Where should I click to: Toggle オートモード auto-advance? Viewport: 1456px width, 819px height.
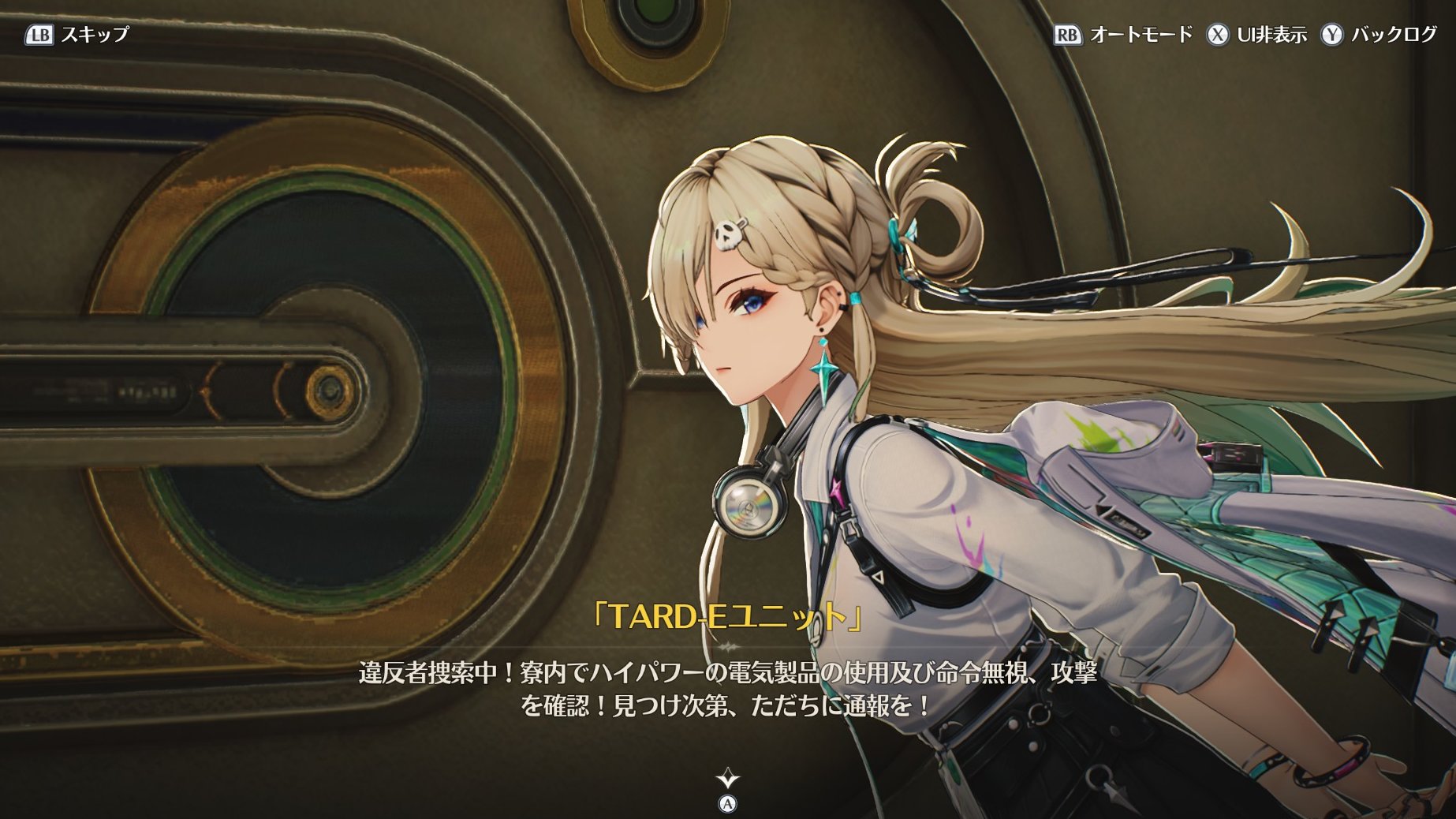pos(1124,35)
